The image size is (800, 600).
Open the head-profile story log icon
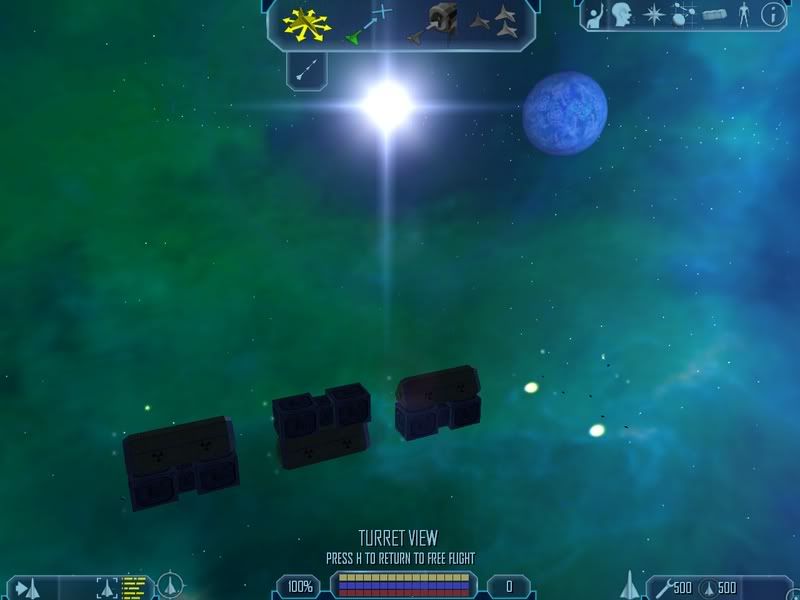[x=622, y=15]
